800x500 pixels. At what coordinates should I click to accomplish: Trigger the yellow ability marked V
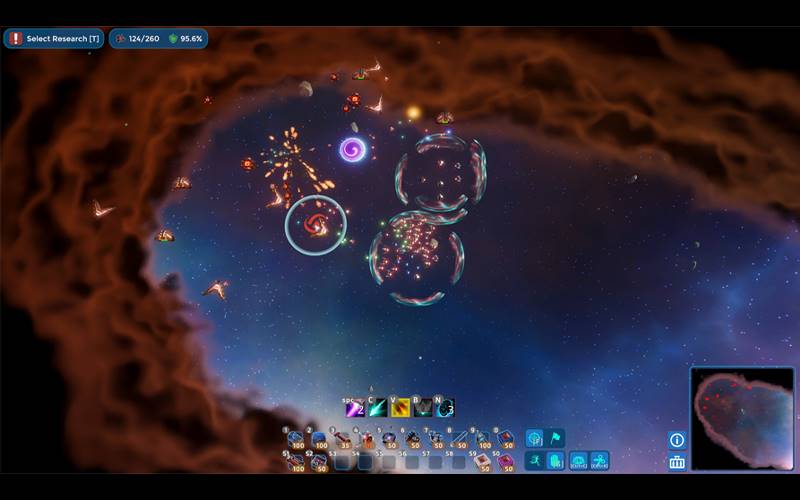(399, 408)
